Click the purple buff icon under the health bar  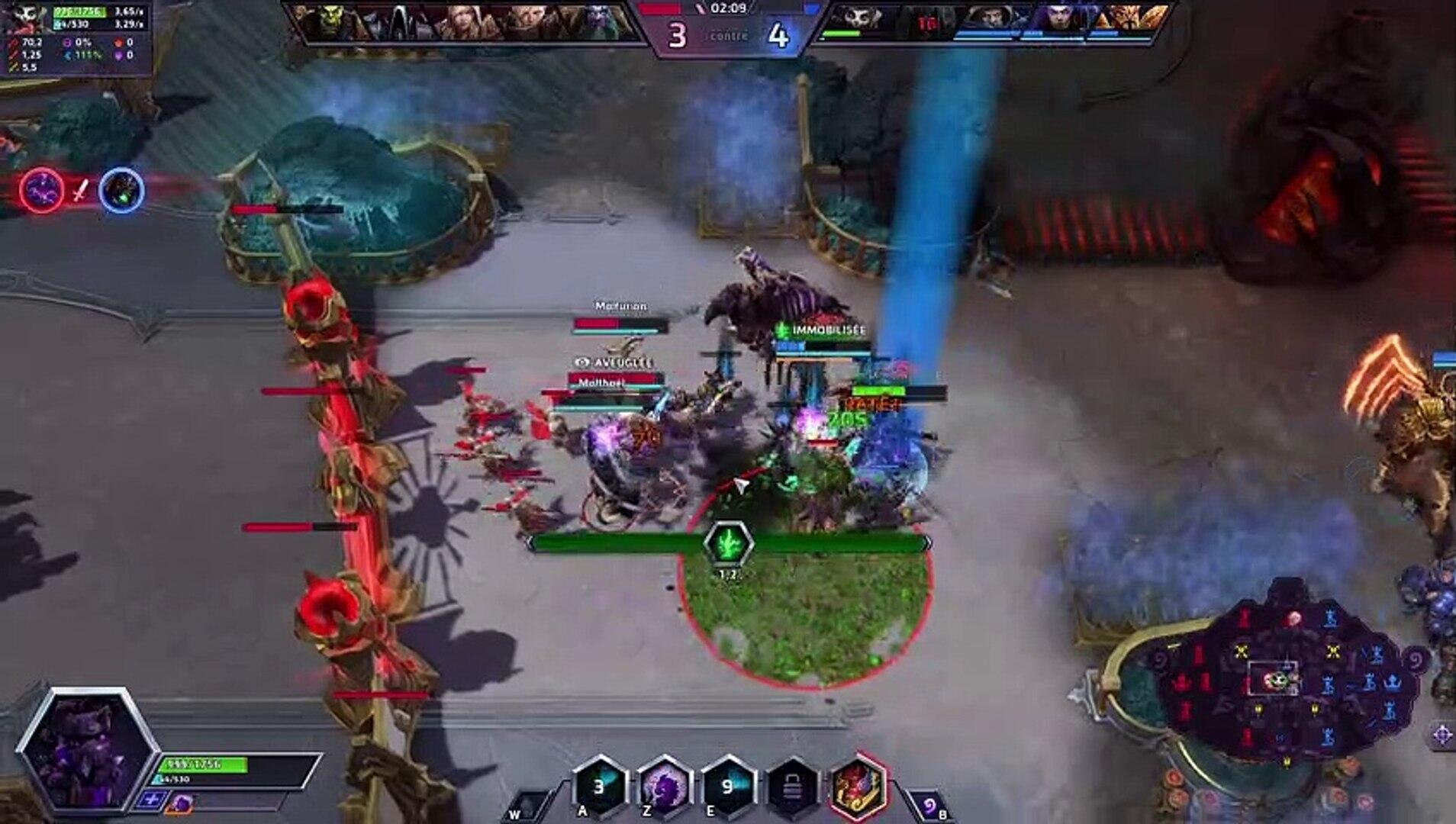click(181, 803)
